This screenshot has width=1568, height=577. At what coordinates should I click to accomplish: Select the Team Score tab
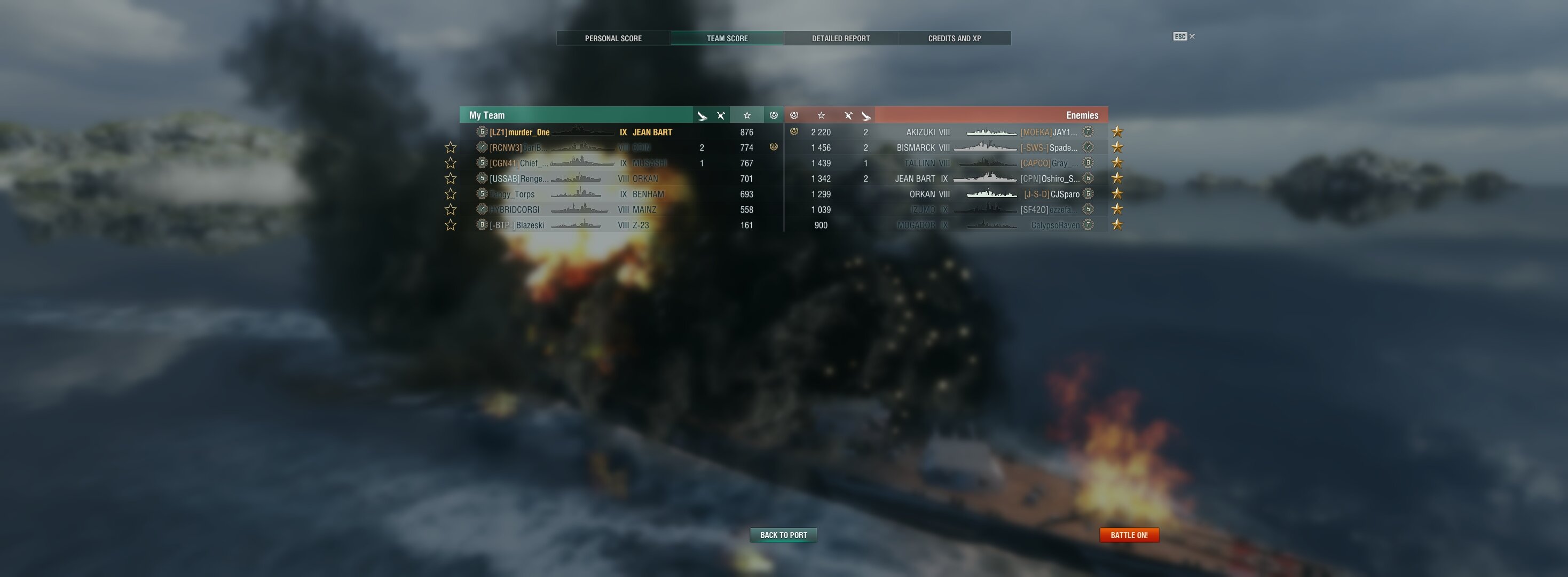(x=727, y=38)
